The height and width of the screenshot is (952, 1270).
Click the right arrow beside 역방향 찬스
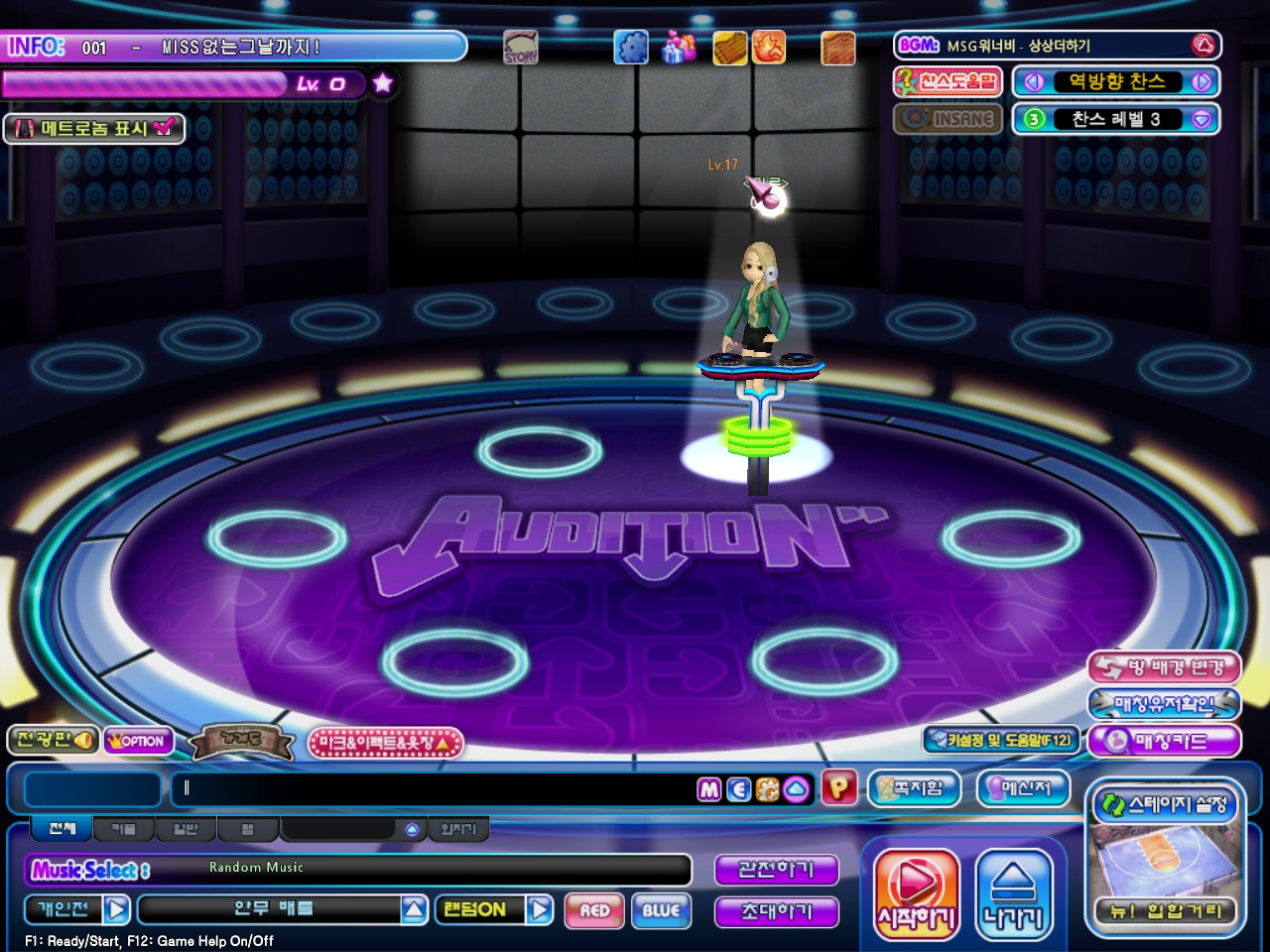[1202, 82]
